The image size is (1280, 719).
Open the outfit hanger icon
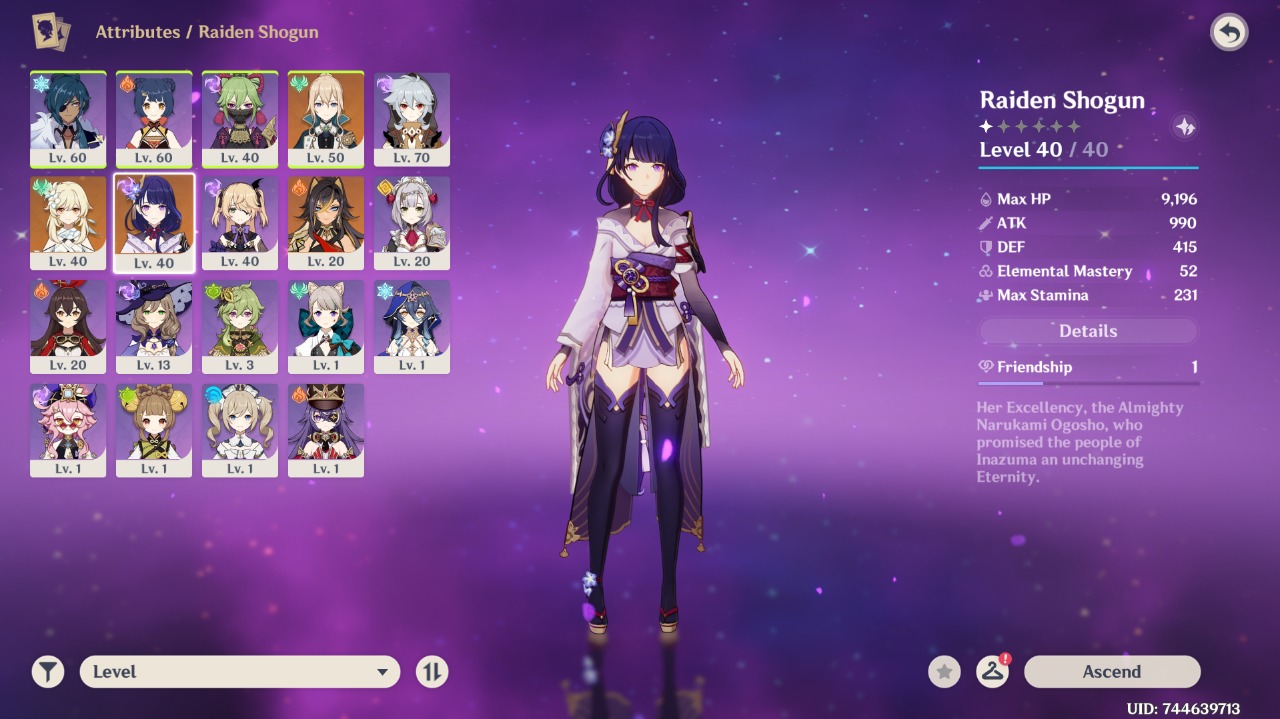992,672
